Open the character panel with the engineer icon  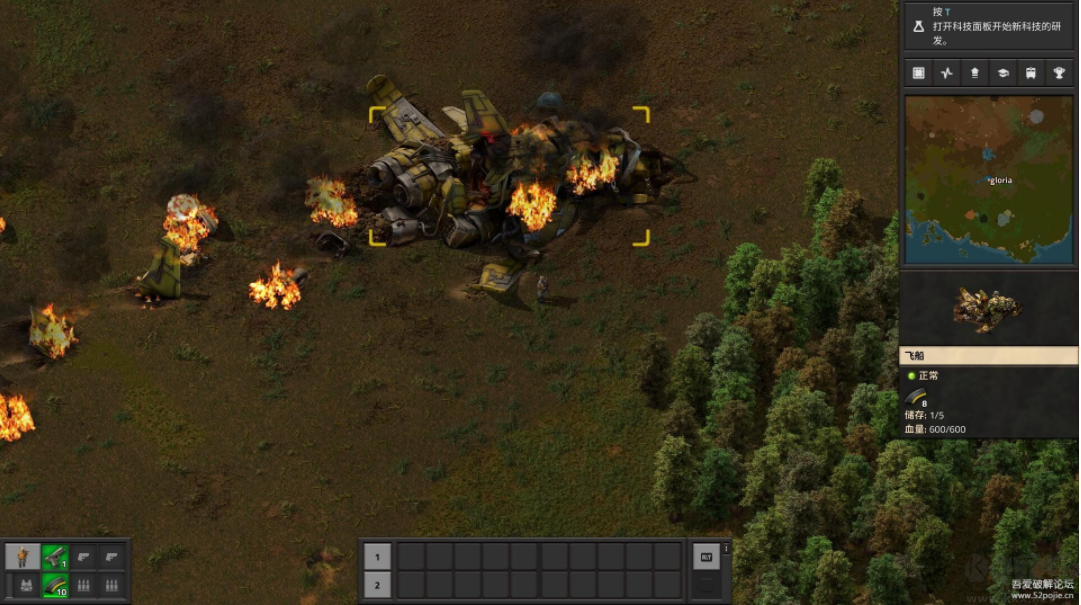(22, 557)
